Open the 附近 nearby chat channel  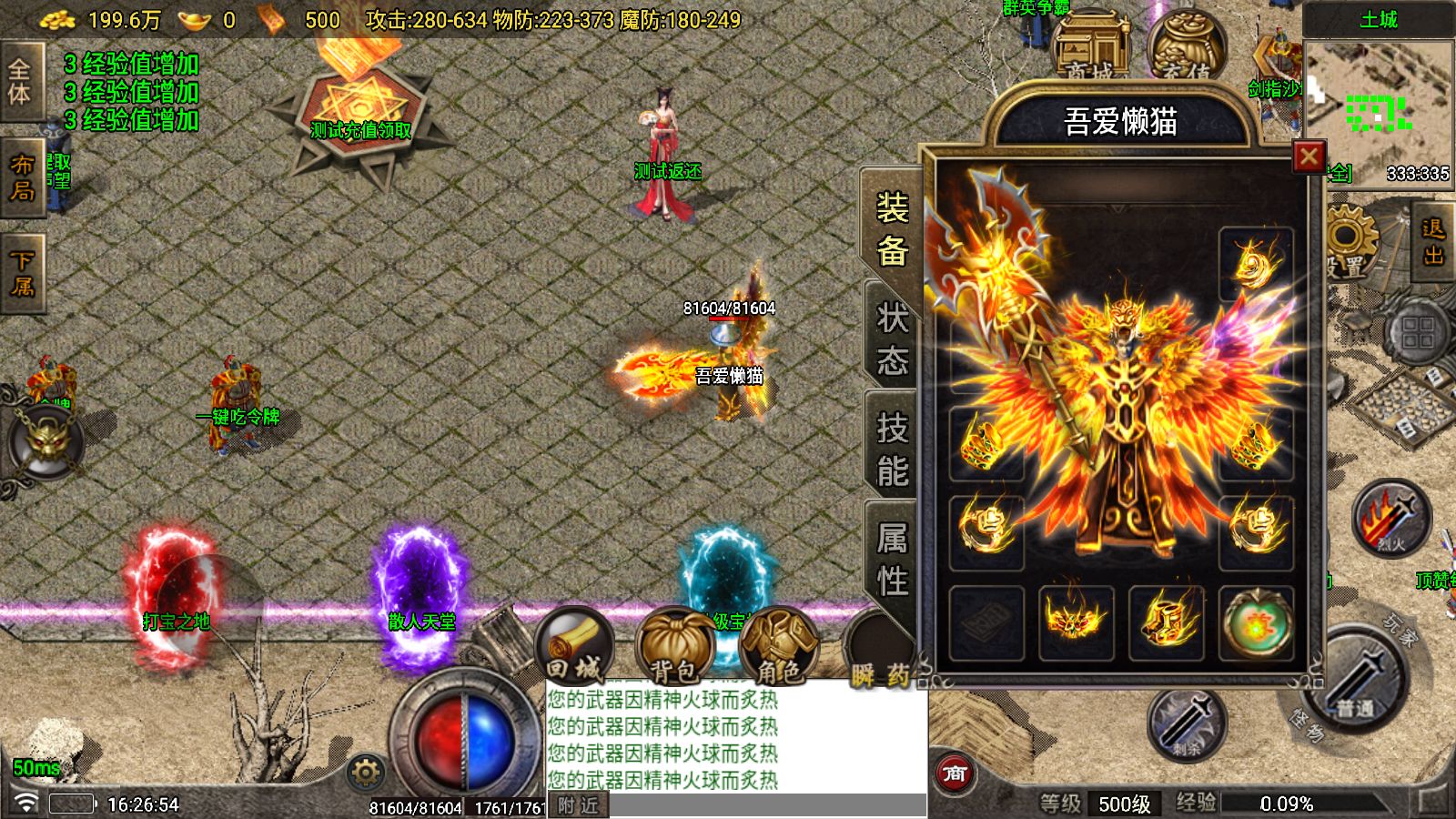(x=579, y=805)
